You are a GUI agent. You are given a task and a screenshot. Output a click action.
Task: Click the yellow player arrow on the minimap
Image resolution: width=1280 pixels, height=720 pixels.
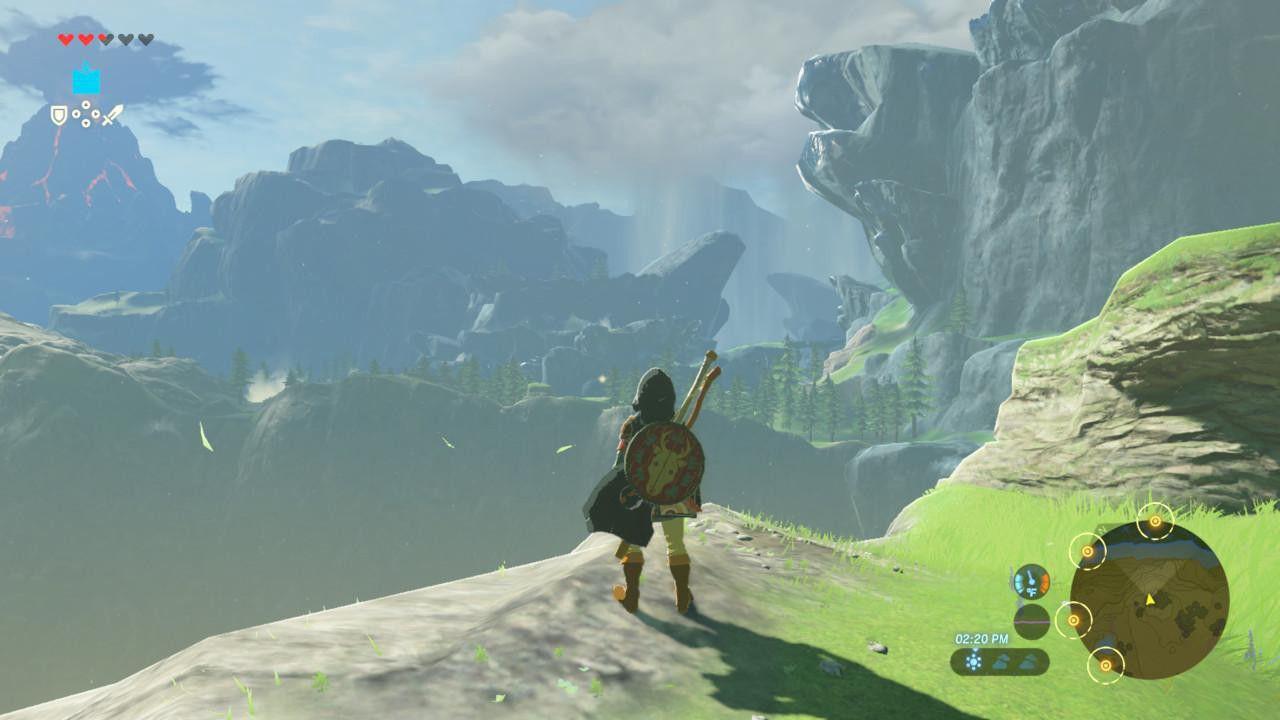[x=1150, y=599]
